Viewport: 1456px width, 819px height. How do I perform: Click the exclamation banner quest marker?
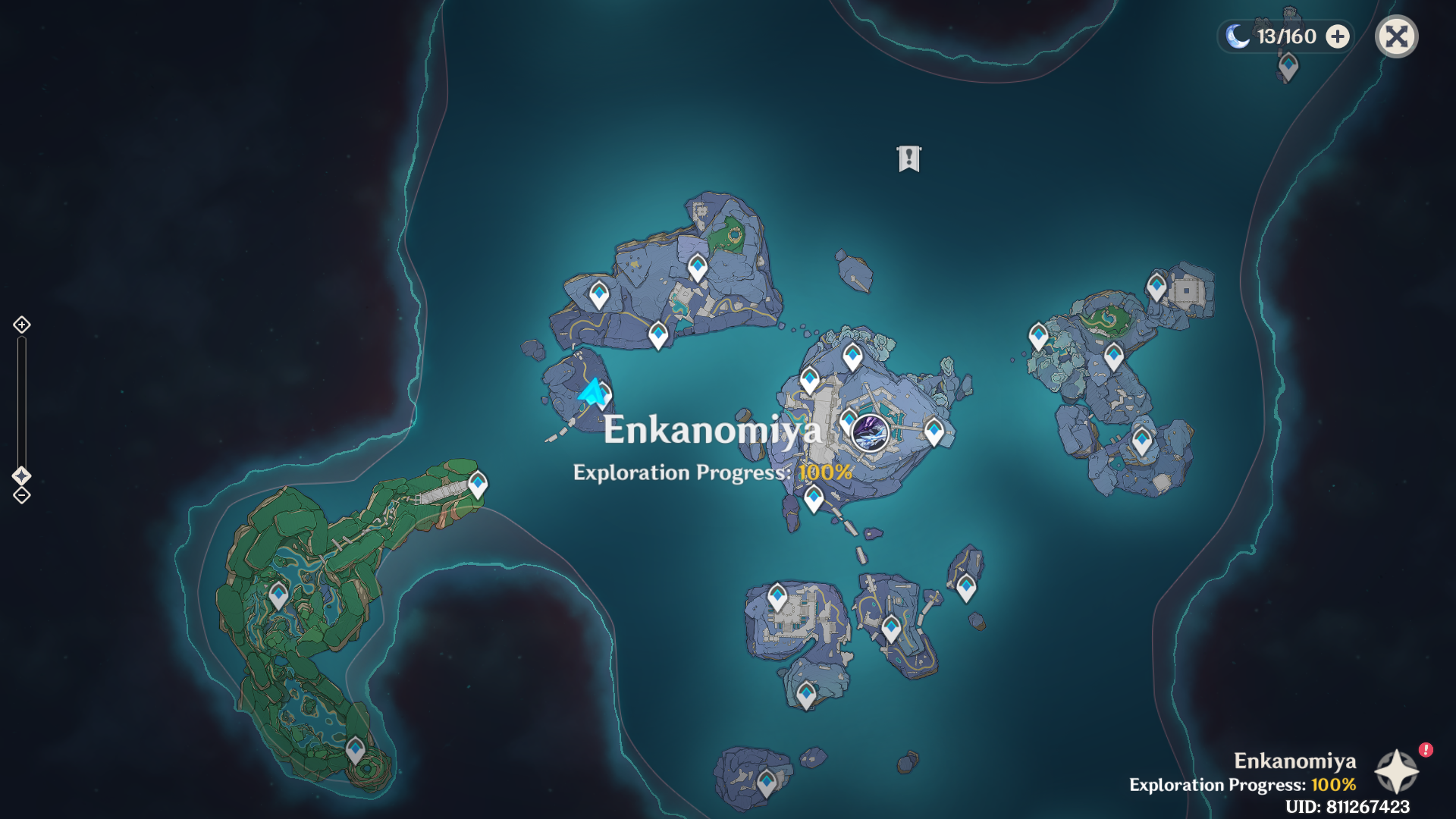pyautogui.click(x=908, y=158)
